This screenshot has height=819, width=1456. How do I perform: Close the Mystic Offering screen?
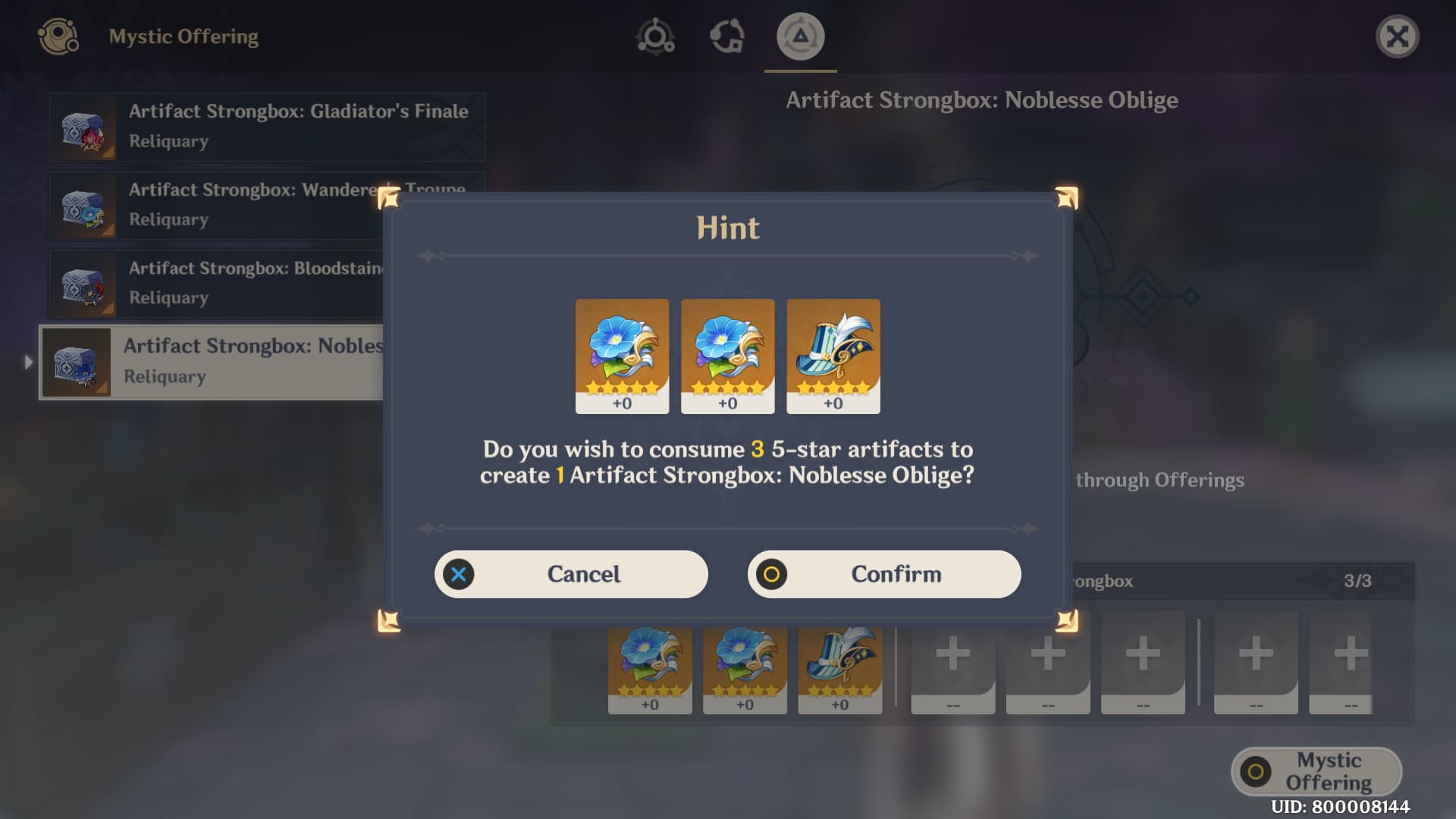click(x=1397, y=36)
